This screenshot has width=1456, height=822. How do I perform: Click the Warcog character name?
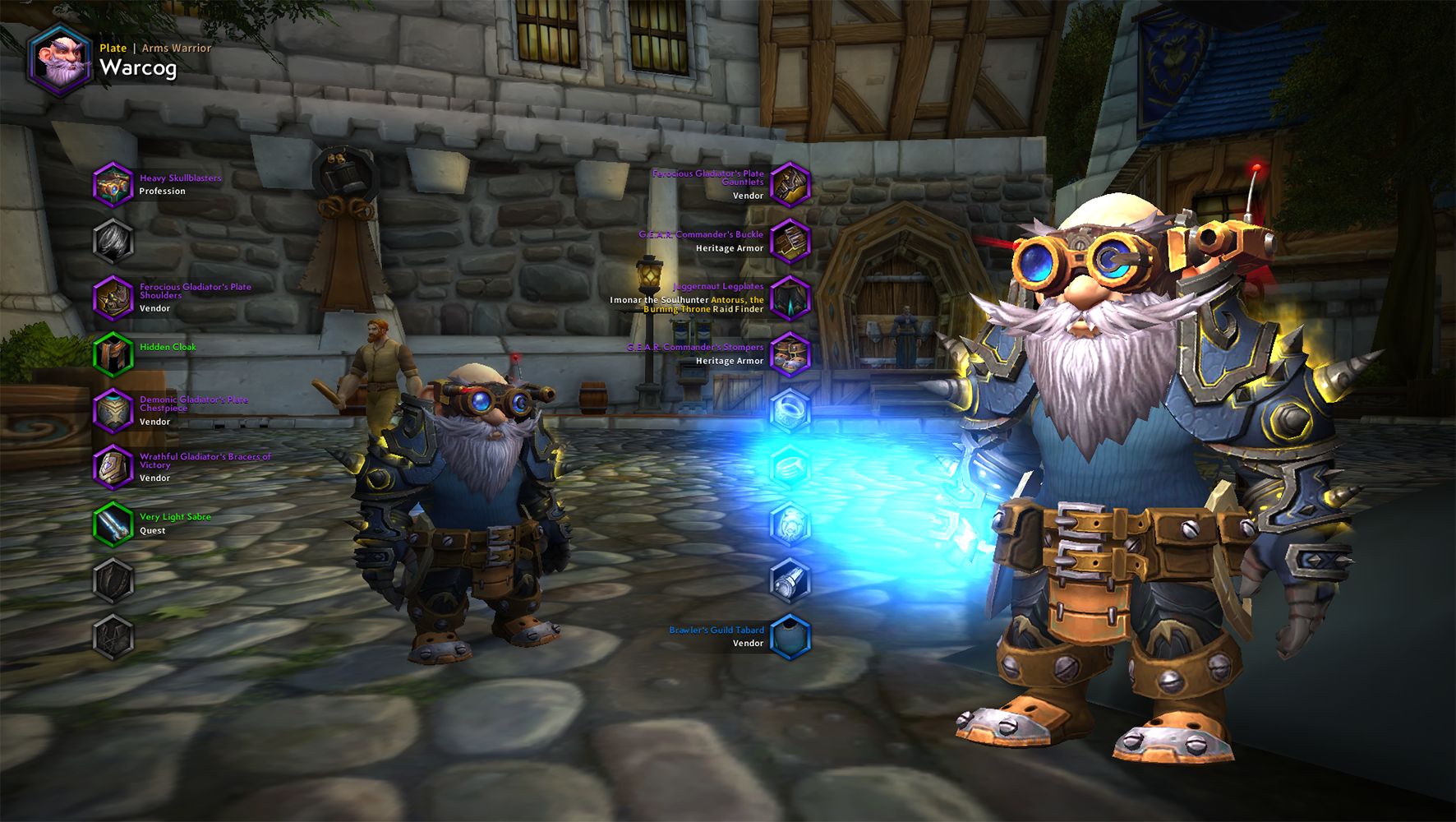point(138,70)
